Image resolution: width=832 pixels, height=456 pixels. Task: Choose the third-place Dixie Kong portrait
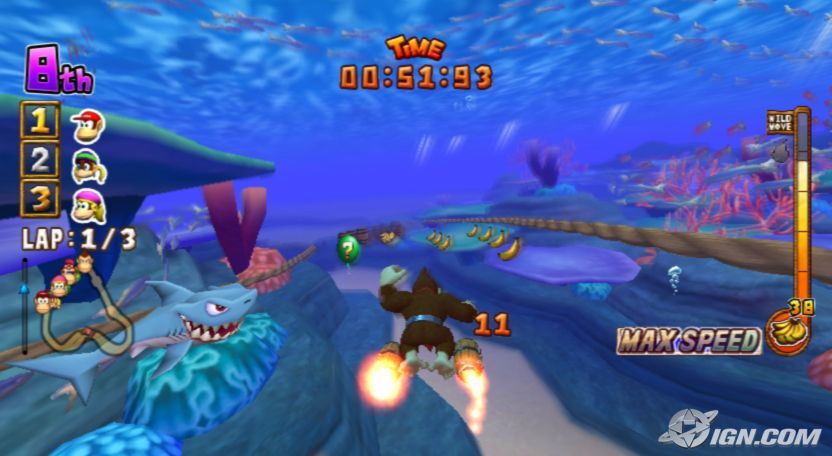pos(88,201)
